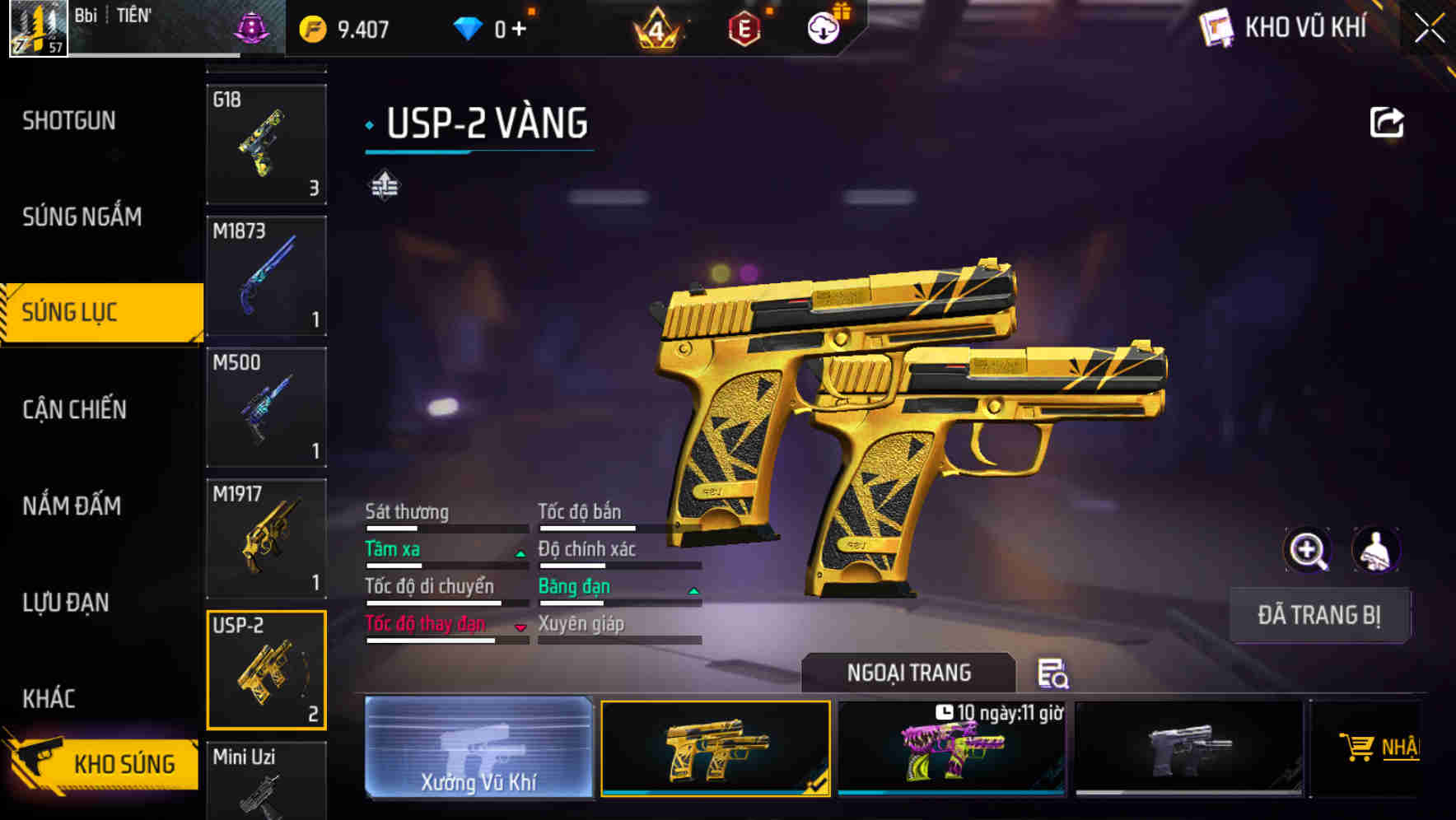Screen dimensions: 1456x820
Task: Click the Sát thương stat bar
Action: pos(445,527)
